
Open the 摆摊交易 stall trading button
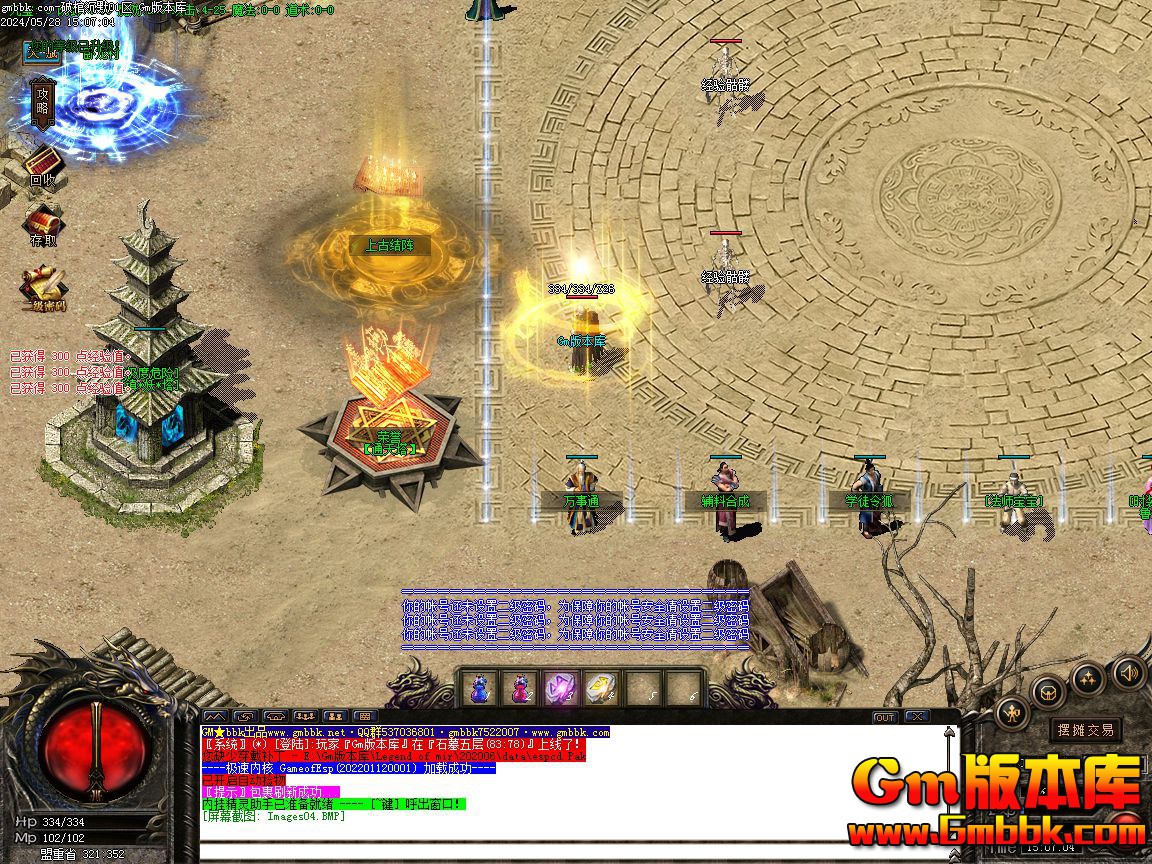(x=1085, y=730)
